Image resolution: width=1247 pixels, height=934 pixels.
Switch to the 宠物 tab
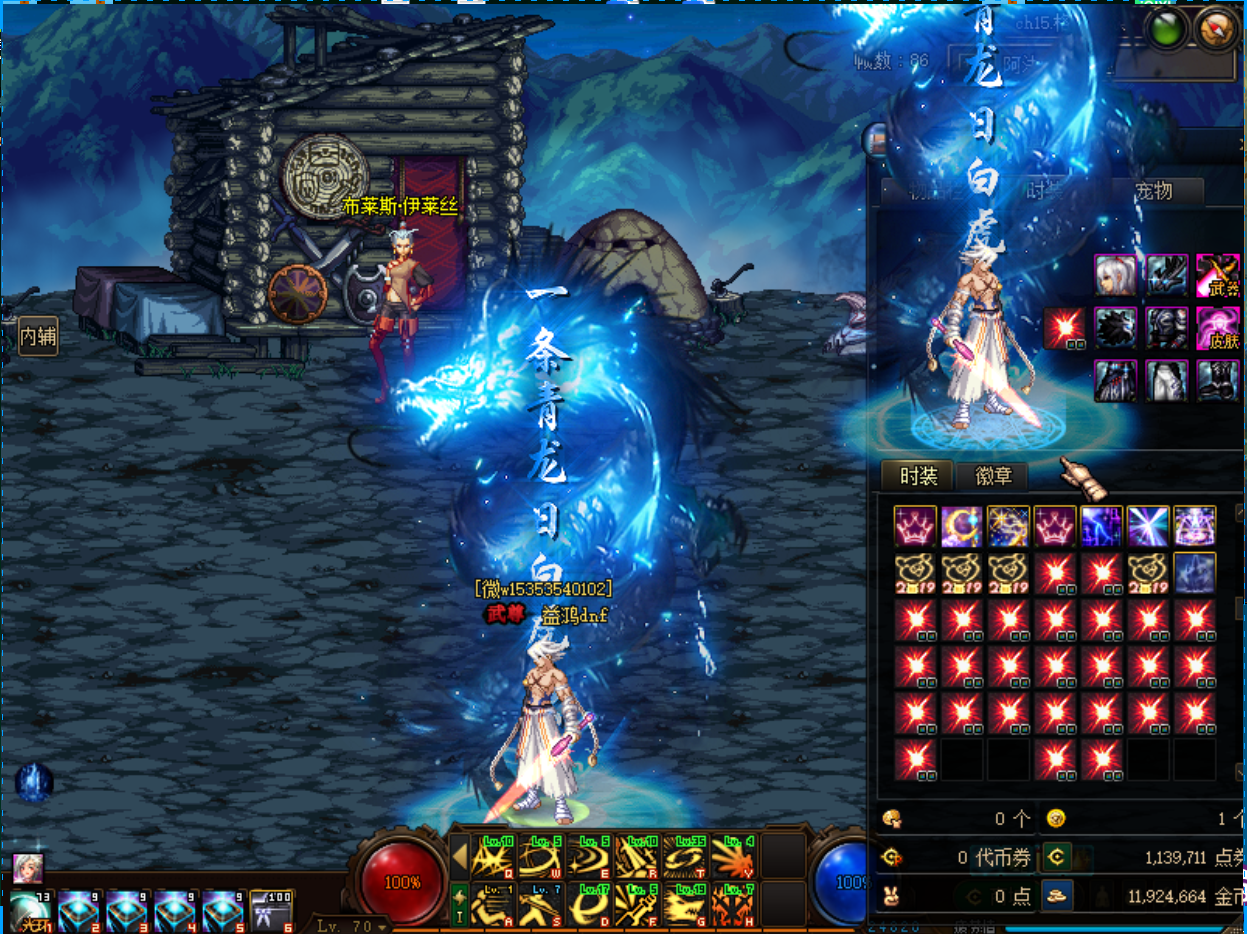(x=1155, y=191)
